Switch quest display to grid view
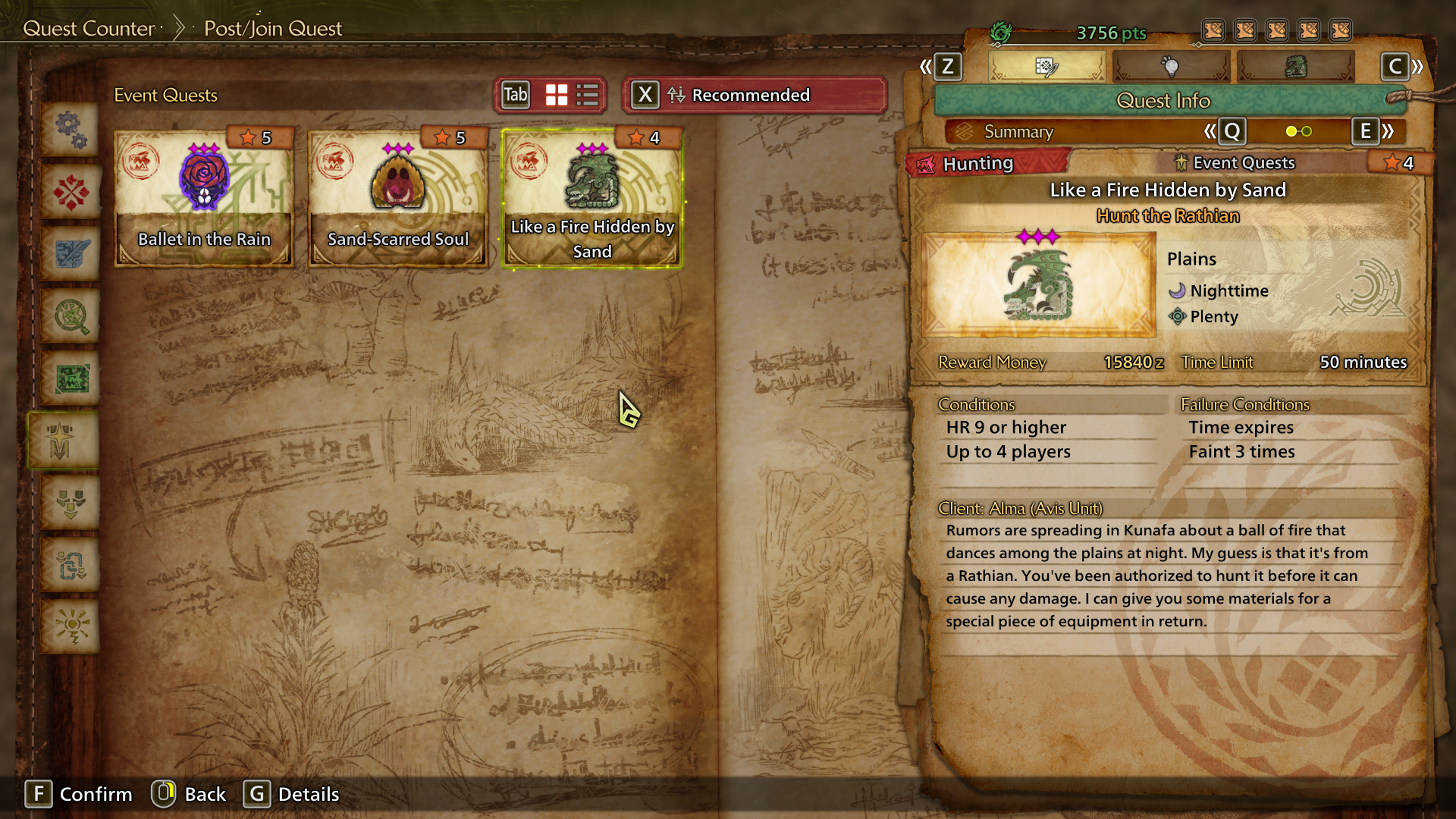The height and width of the screenshot is (819, 1456). click(x=555, y=95)
